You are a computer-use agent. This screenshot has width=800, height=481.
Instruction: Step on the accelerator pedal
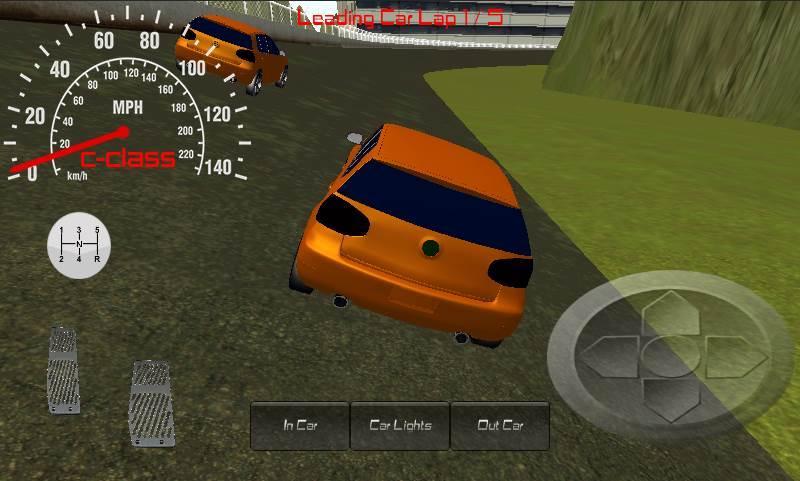pyautogui.click(x=152, y=403)
